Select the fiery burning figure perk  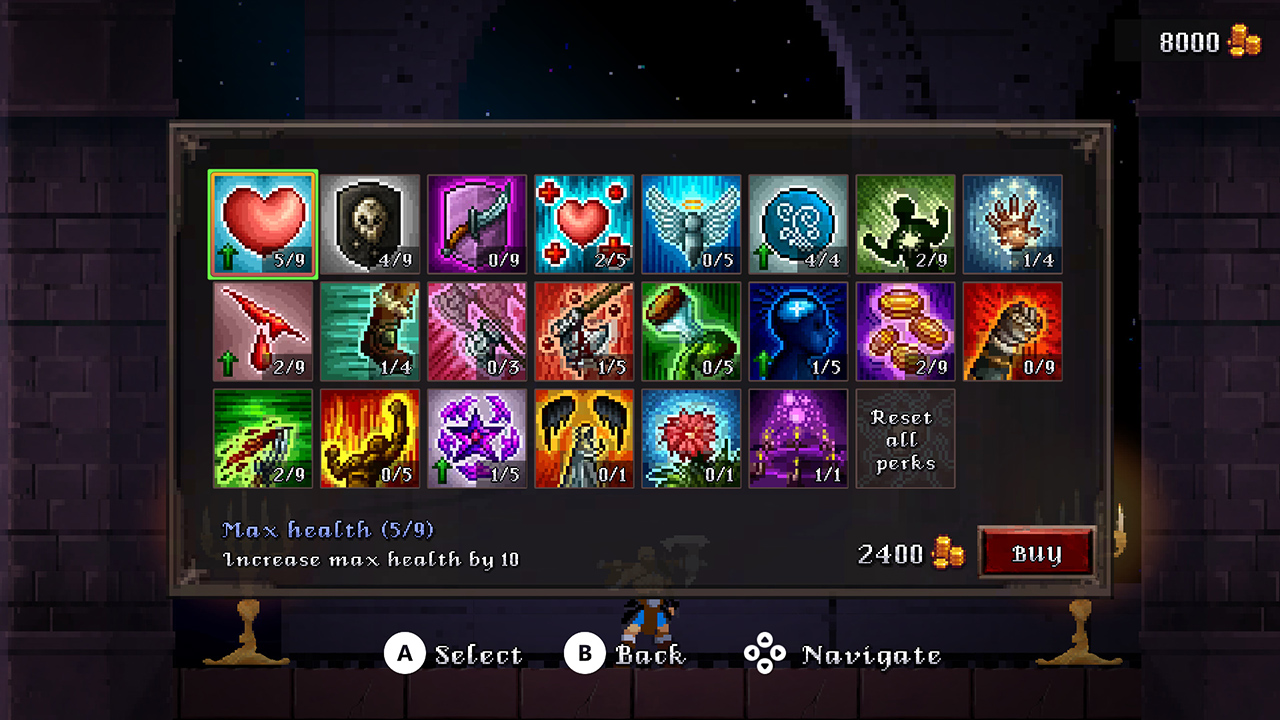click(x=369, y=438)
